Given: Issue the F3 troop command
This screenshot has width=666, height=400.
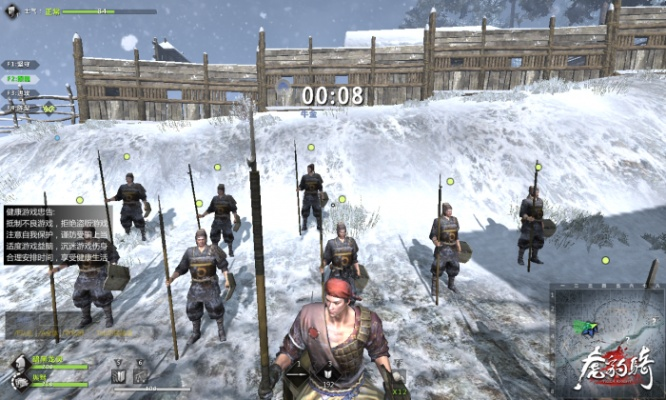Looking at the screenshot, I should pyautogui.click(x=20, y=93).
